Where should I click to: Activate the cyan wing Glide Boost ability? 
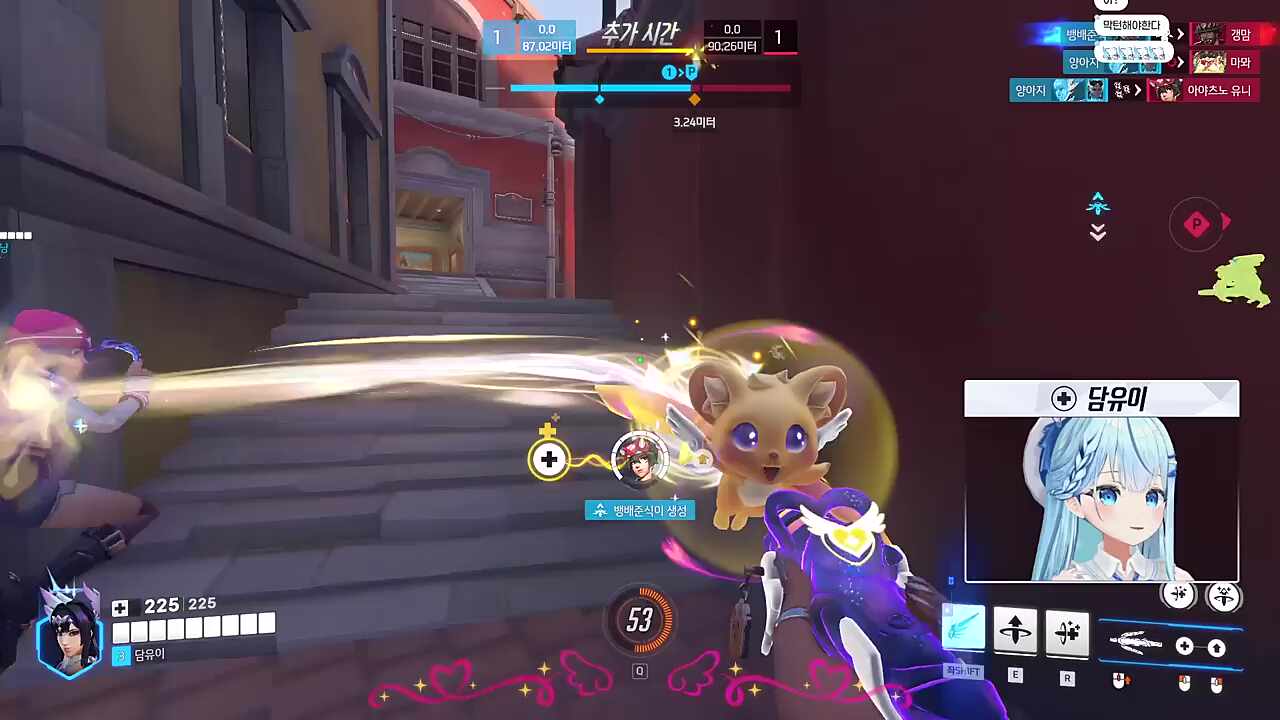coord(964,630)
